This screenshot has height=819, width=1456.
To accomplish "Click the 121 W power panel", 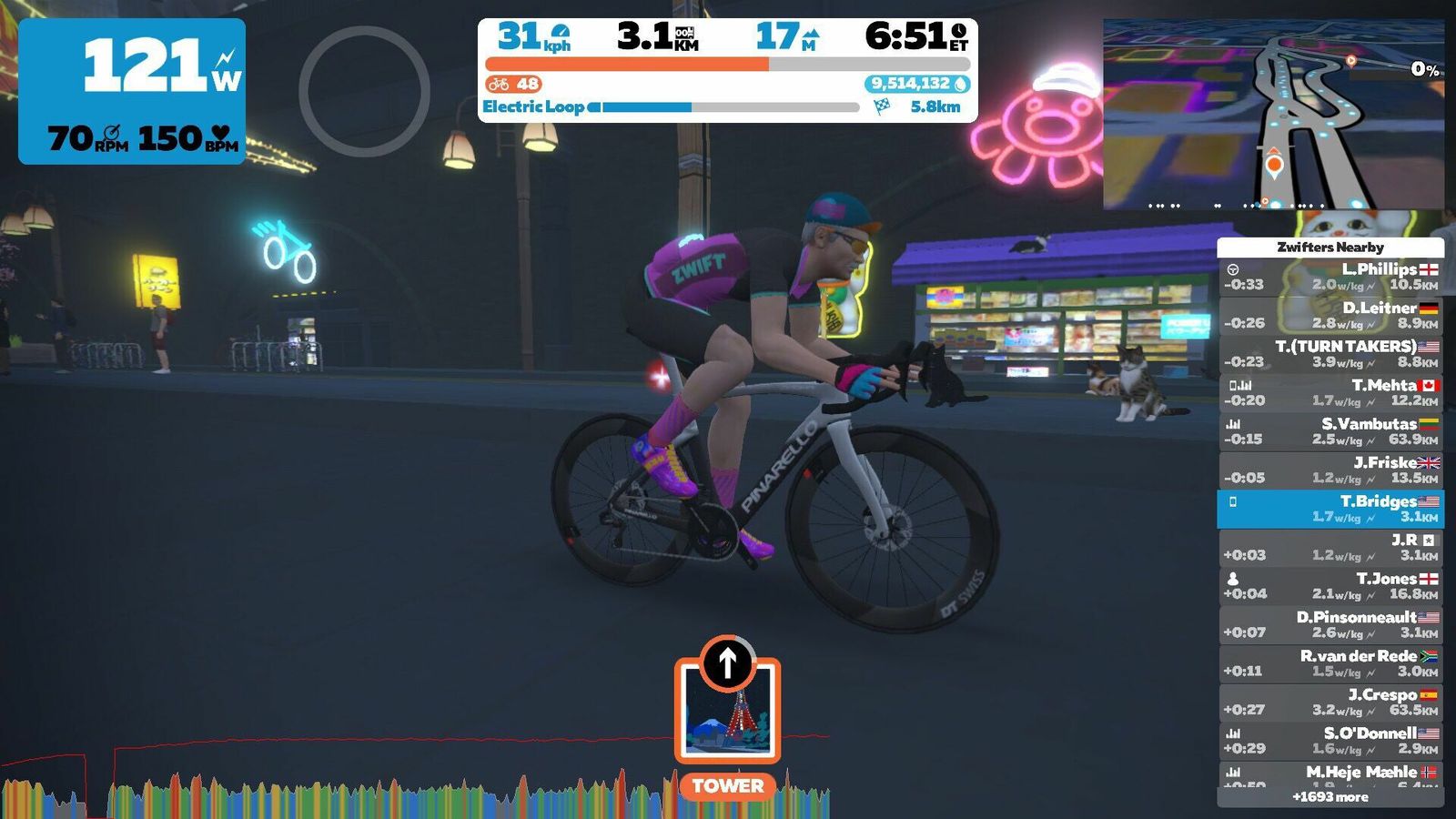I will (132, 91).
